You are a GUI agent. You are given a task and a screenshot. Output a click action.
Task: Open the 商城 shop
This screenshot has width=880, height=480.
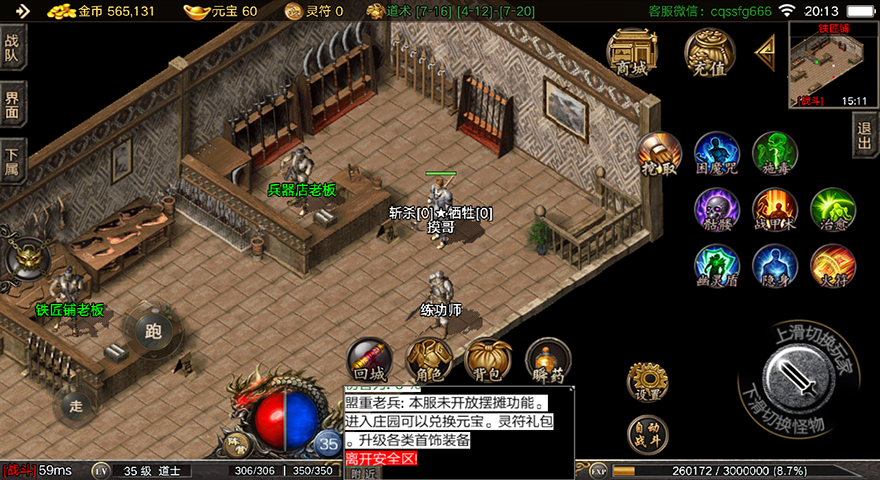coord(632,54)
